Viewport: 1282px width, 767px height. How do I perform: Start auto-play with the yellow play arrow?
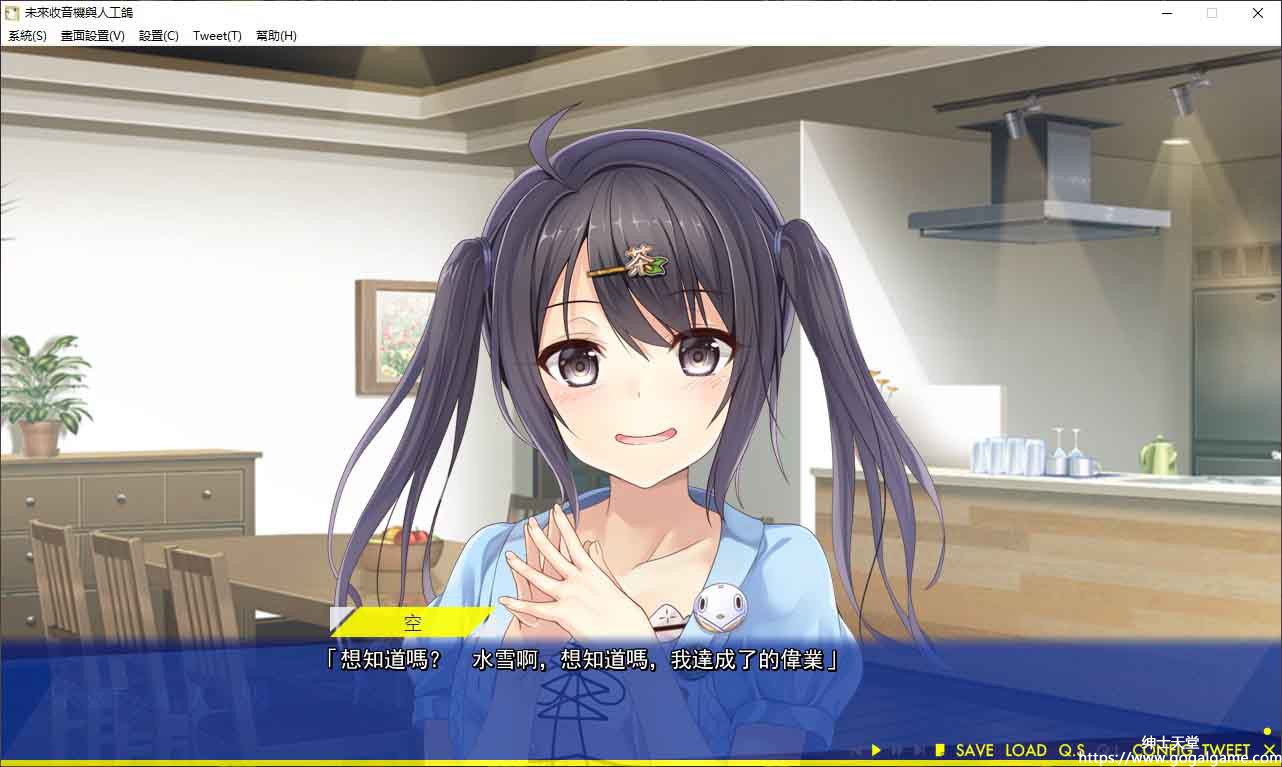coord(876,750)
